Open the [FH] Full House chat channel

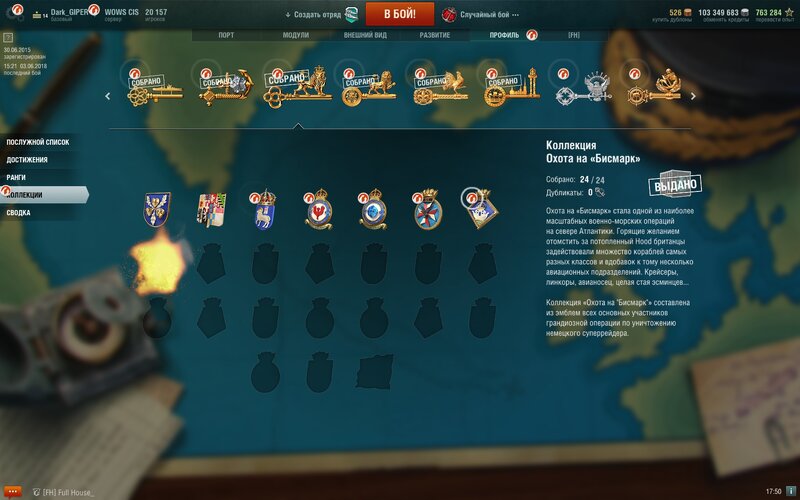click(70, 491)
